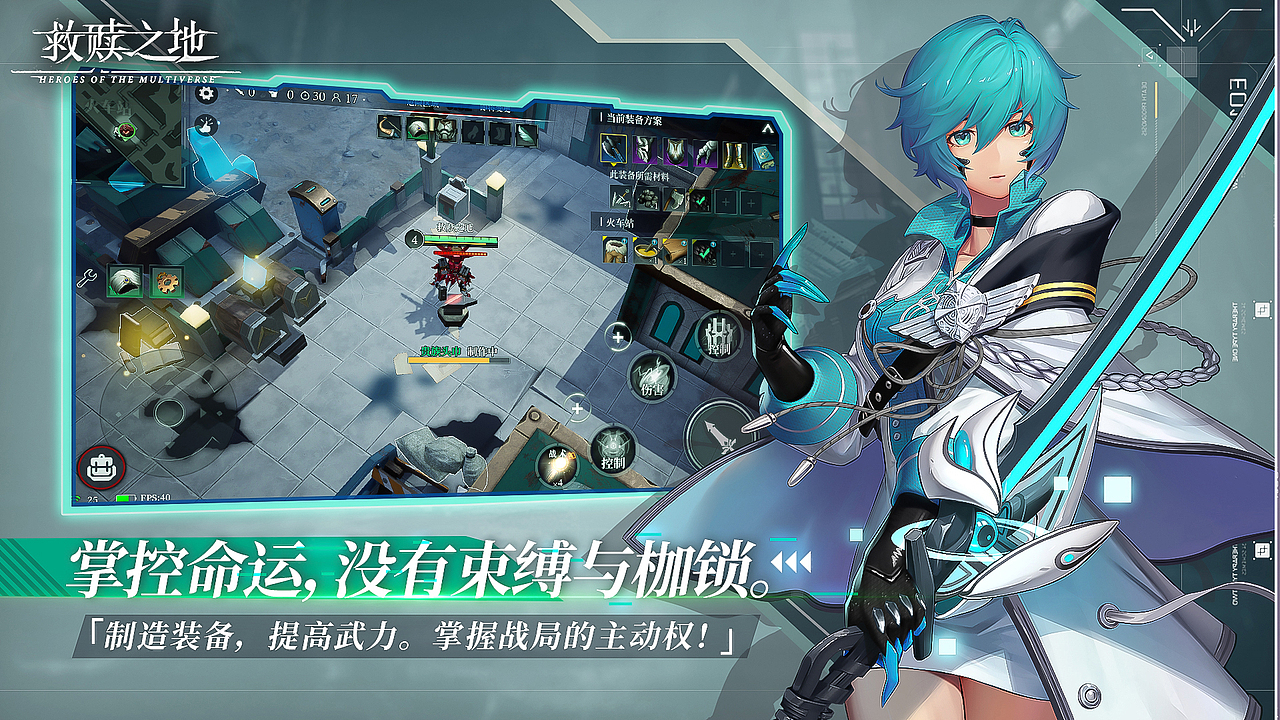Screen dimensions: 1280x720
Task: Tap the upper 控制 skill with gate icon
Action: (716, 334)
